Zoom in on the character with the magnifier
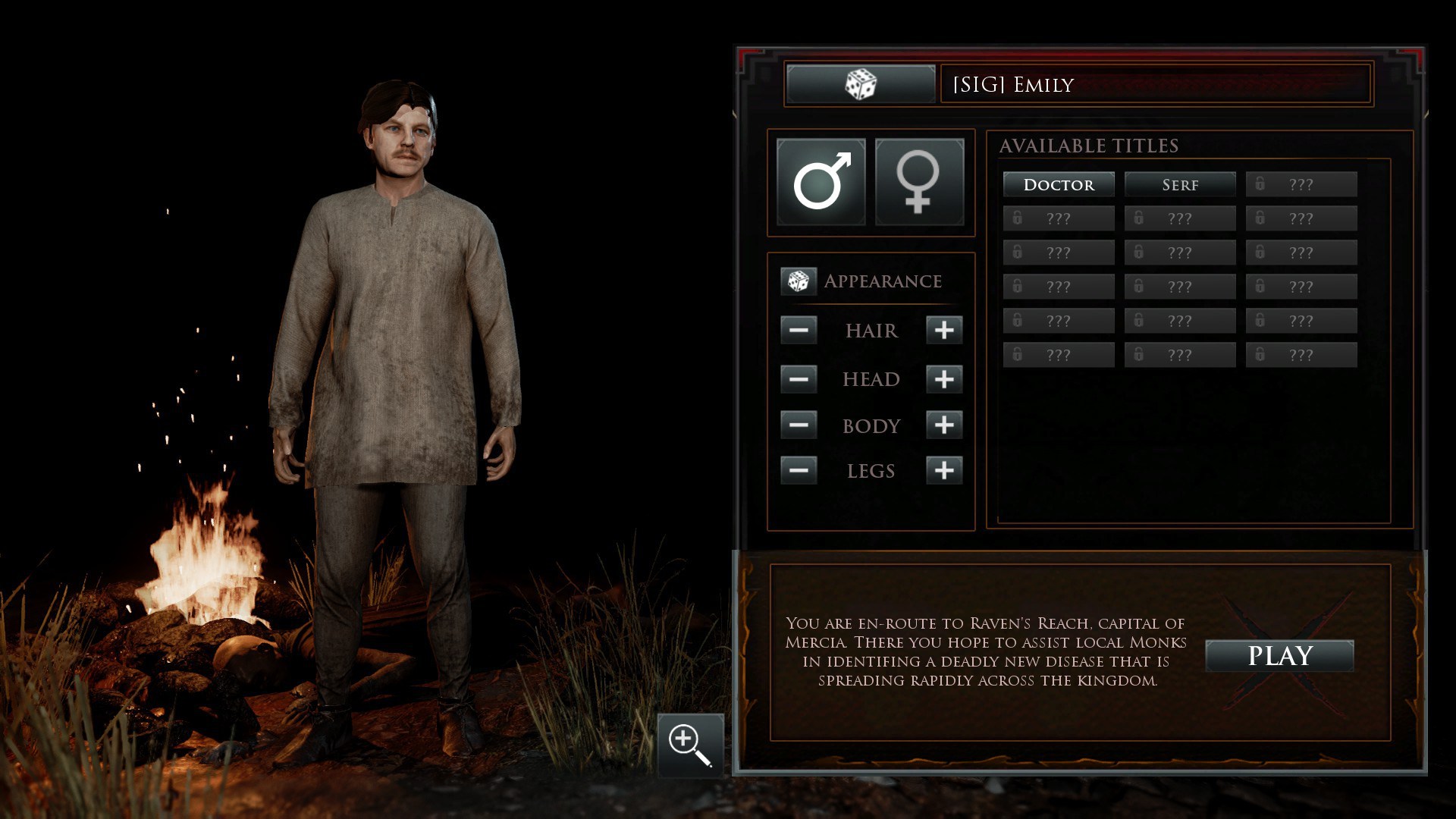Viewport: 1456px width, 819px height. [690, 745]
